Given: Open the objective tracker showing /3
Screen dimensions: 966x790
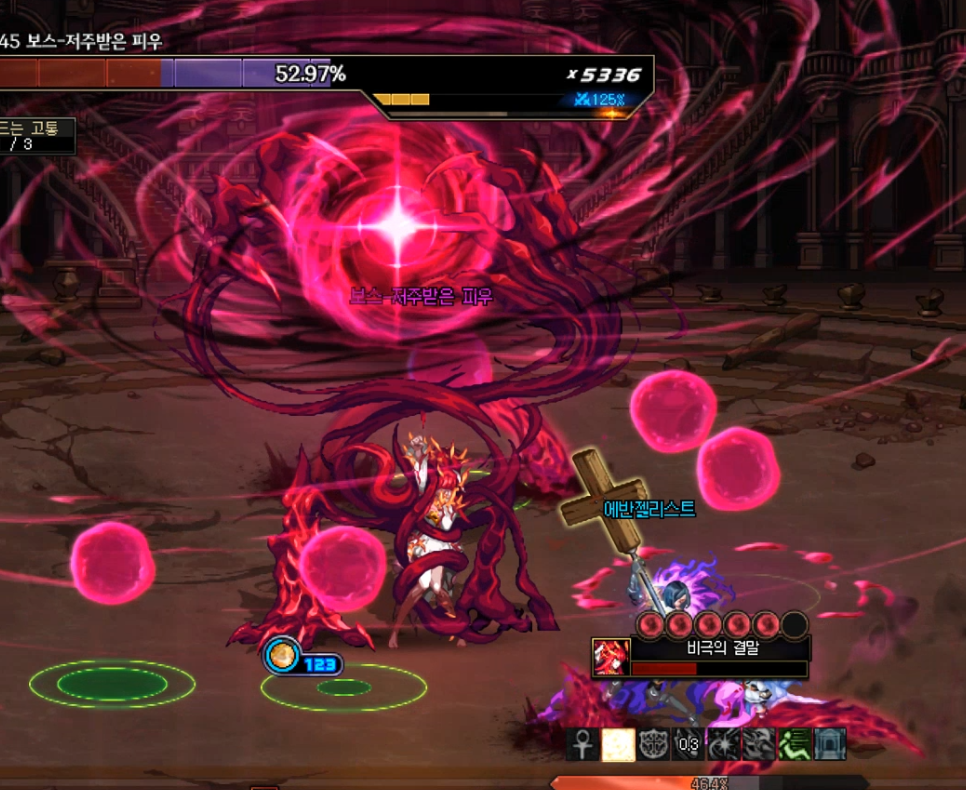Looking at the screenshot, I should click(x=37, y=136).
